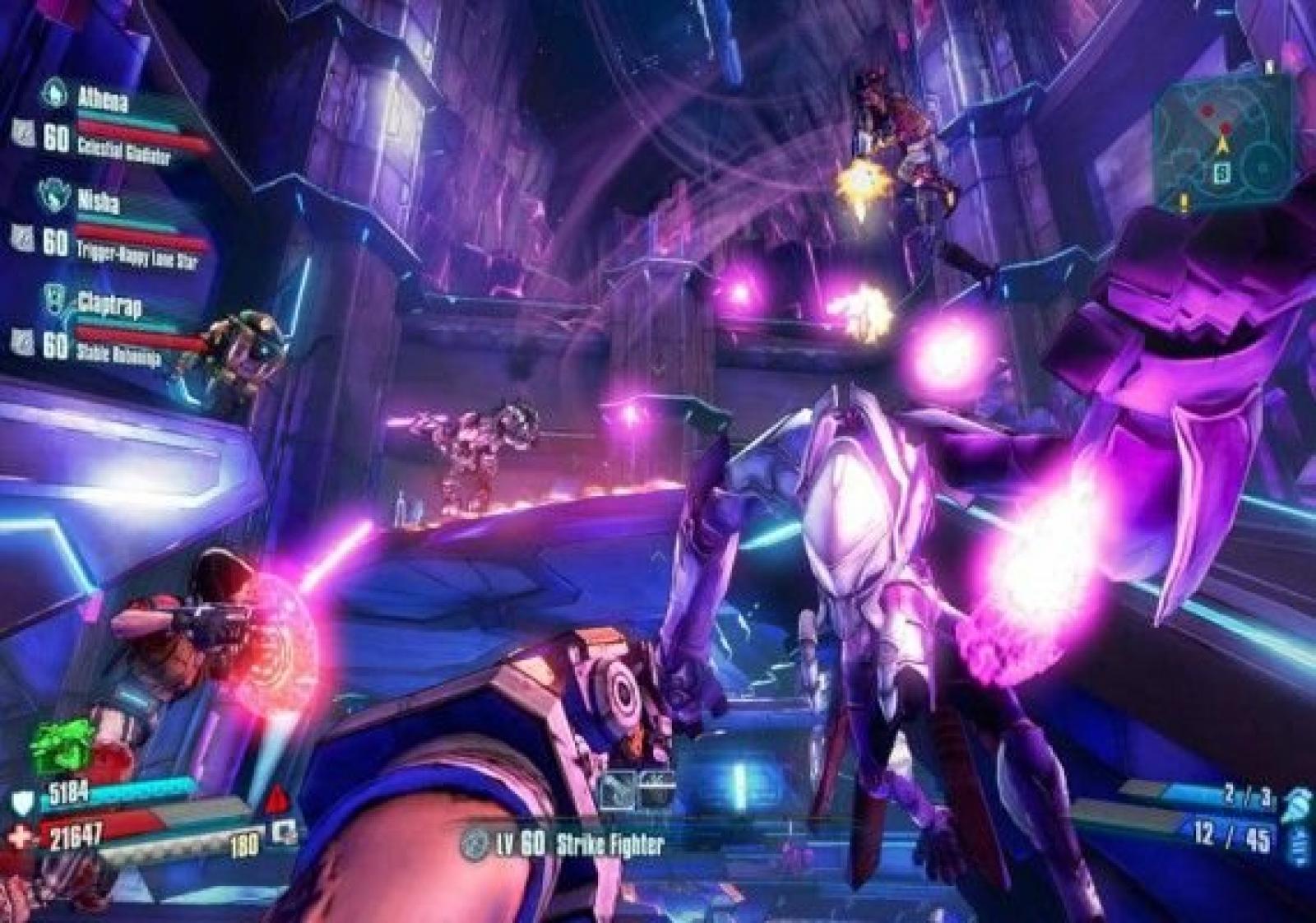Screen dimensions: 1316x923
Task: Click Nisha's class icon
Action: click(x=53, y=194)
